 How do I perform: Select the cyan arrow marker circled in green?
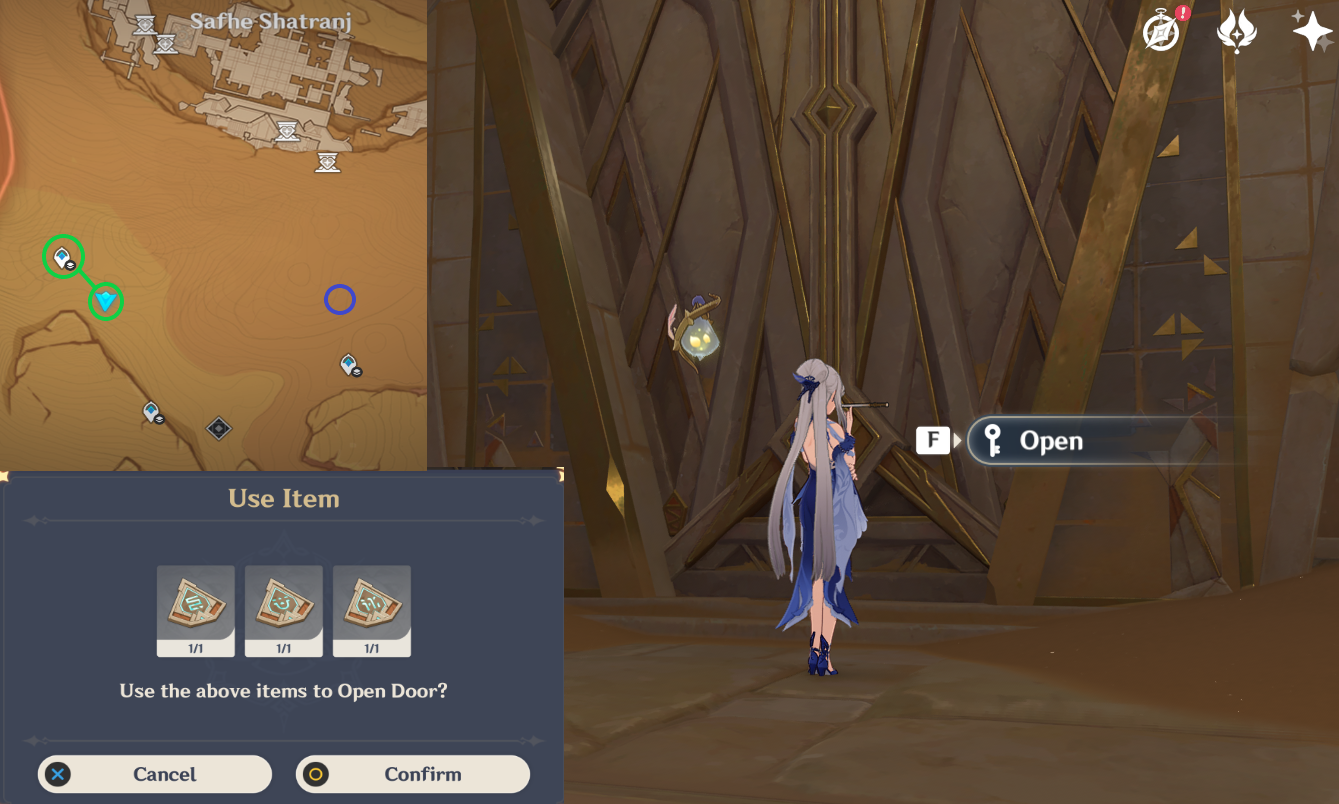click(105, 300)
